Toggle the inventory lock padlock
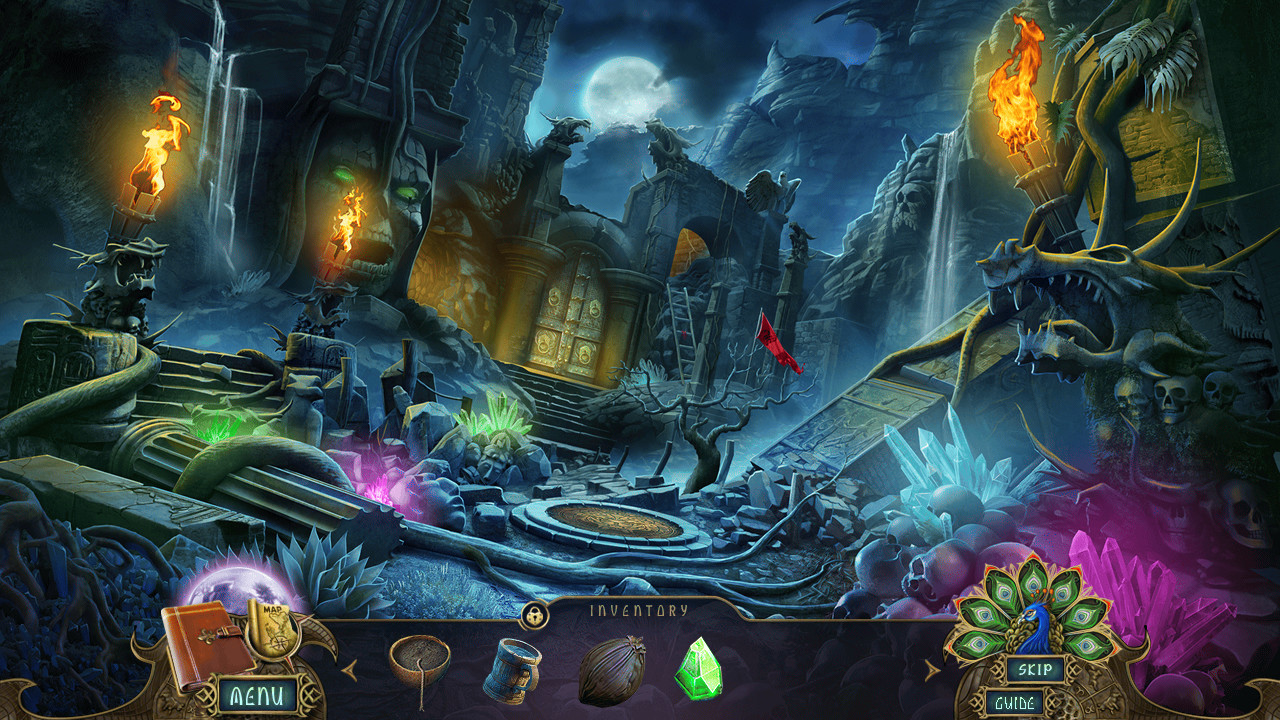1280x720 pixels. (536, 615)
